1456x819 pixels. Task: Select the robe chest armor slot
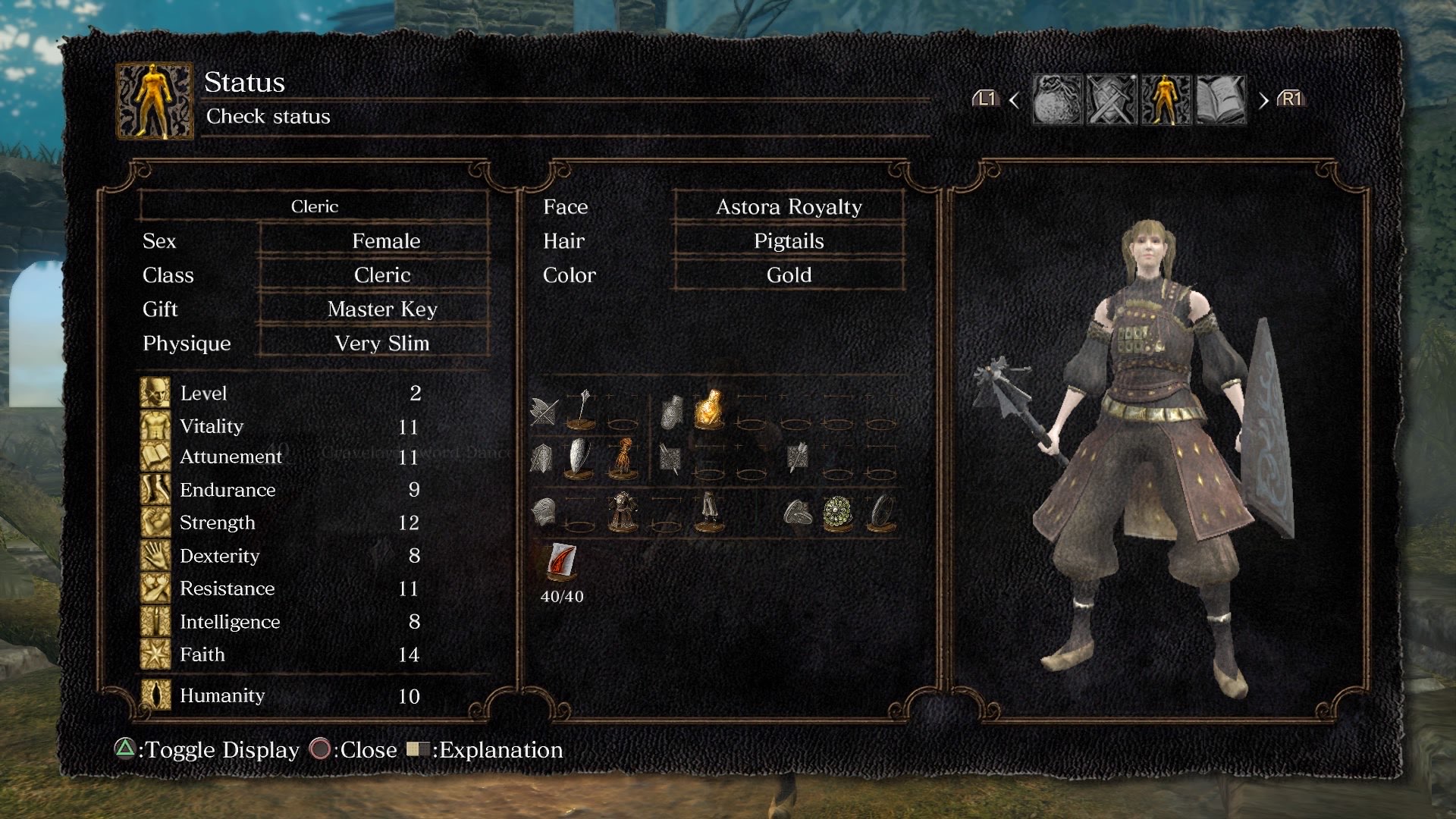pos(623,513)
